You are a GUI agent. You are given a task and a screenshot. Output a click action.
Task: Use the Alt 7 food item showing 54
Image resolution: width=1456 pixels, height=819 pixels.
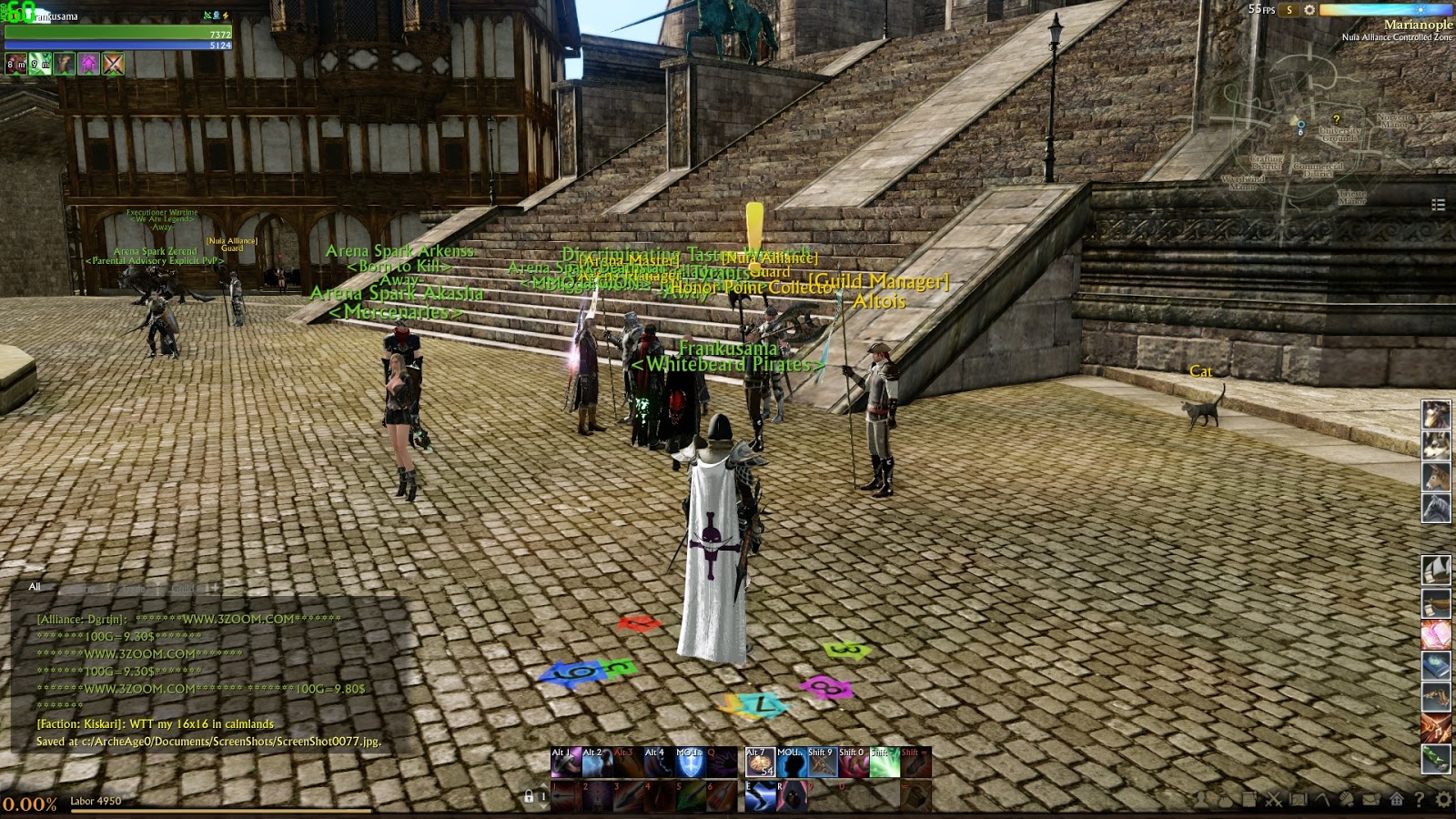coord(760,763)
